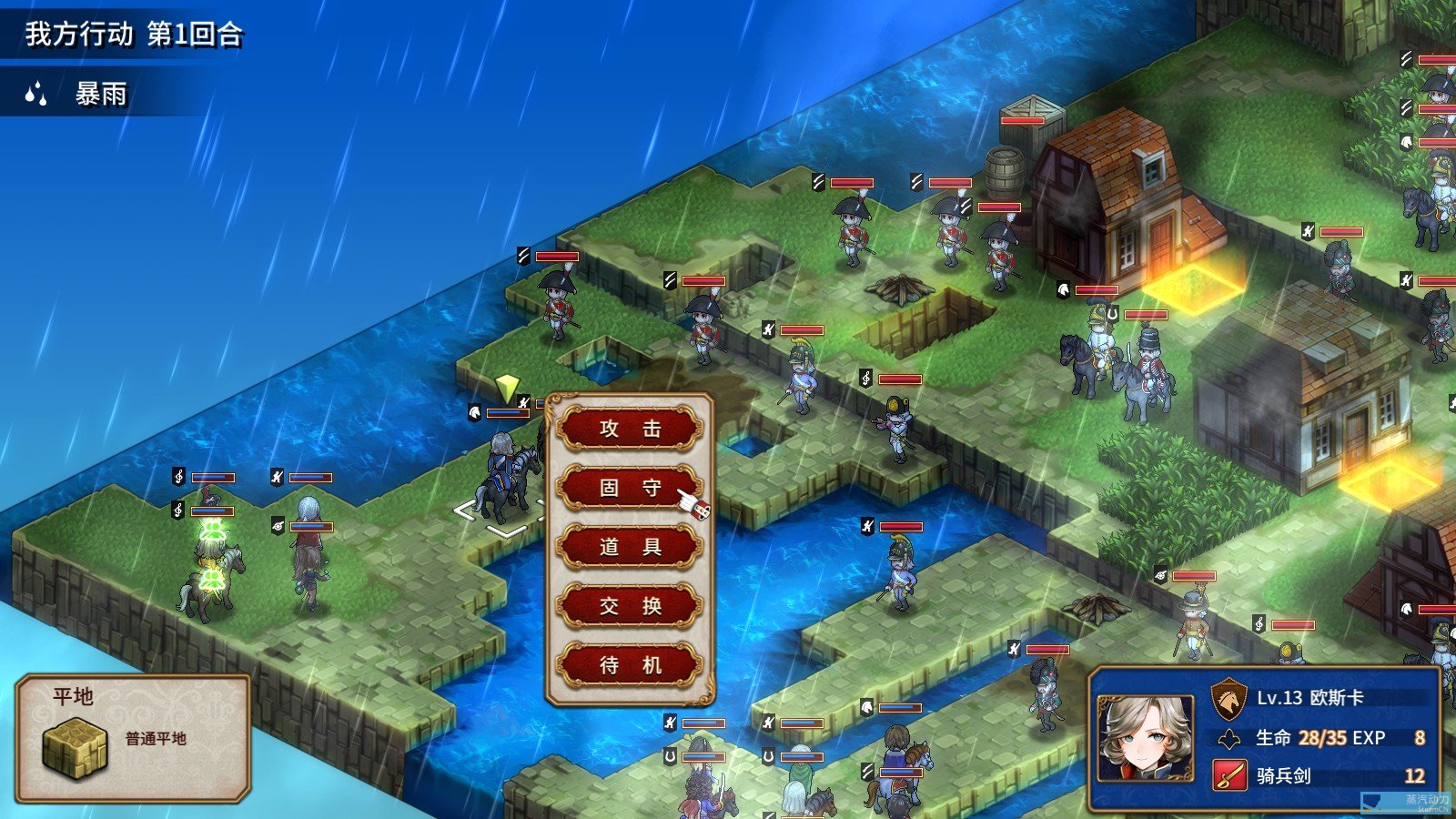The width and height of the screenshot is (1456, 819).
Task: Click the 普通平地 terrain info panel
Action: [x=133, y=739]
